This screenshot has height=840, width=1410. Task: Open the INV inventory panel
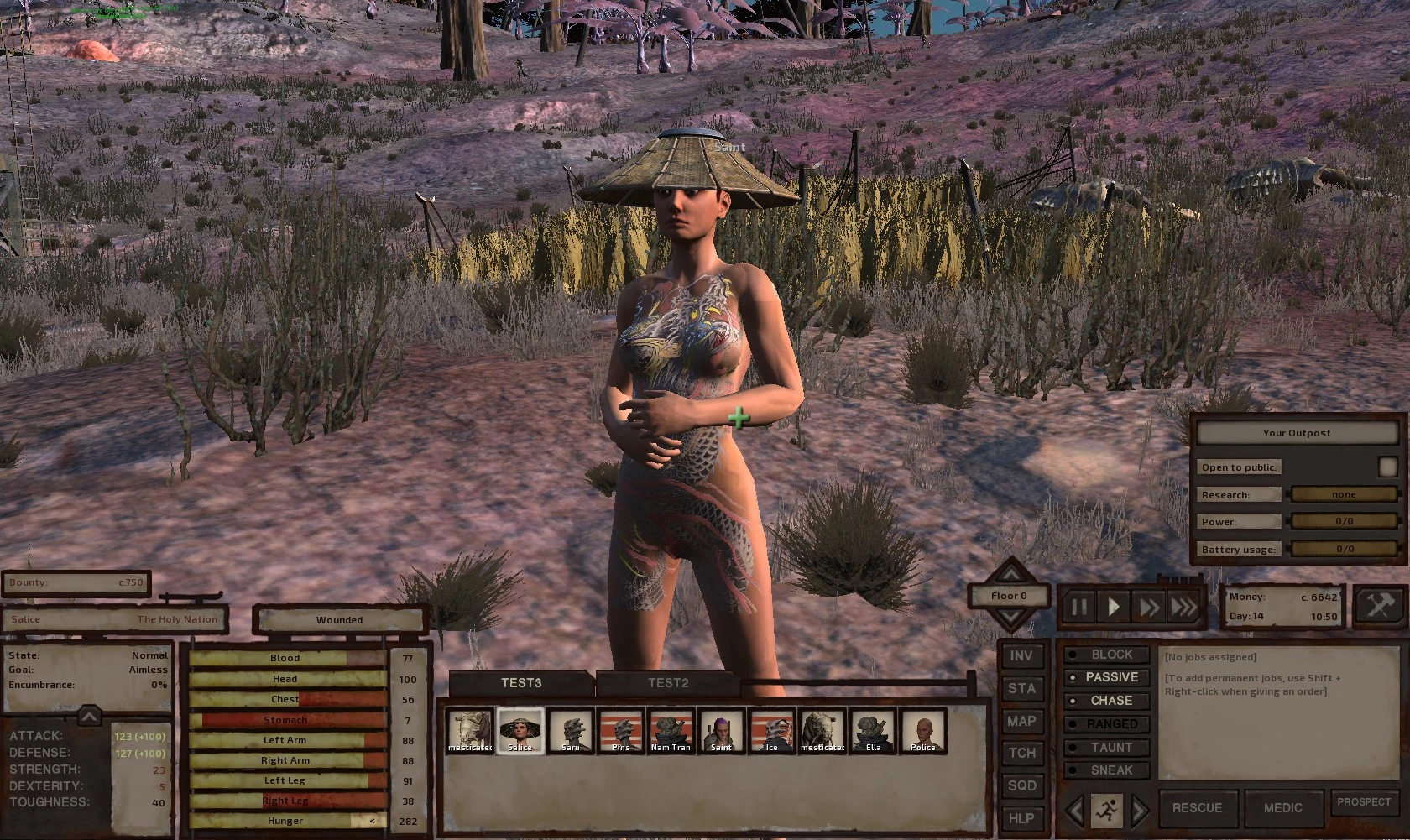pyautogui.click(x=1021, y=656)
